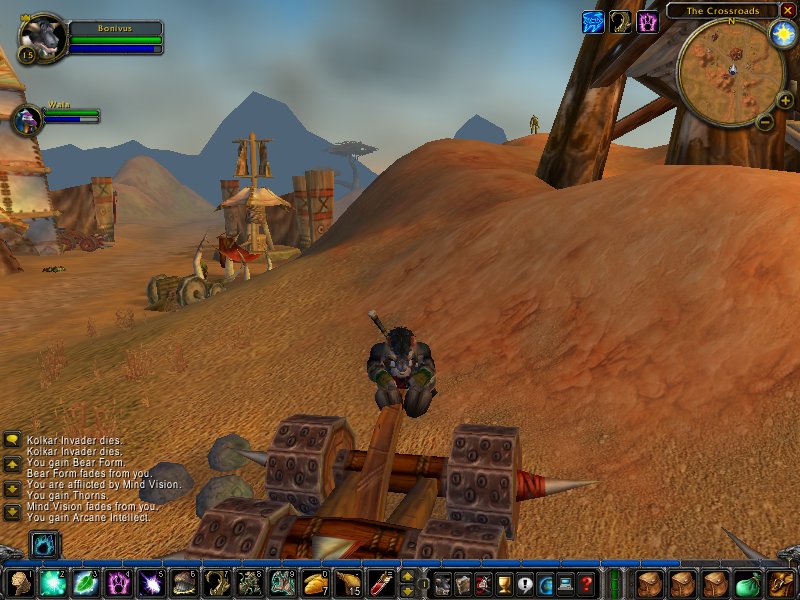
Task: Select Bonivus's player portrait
Action: 43,38
